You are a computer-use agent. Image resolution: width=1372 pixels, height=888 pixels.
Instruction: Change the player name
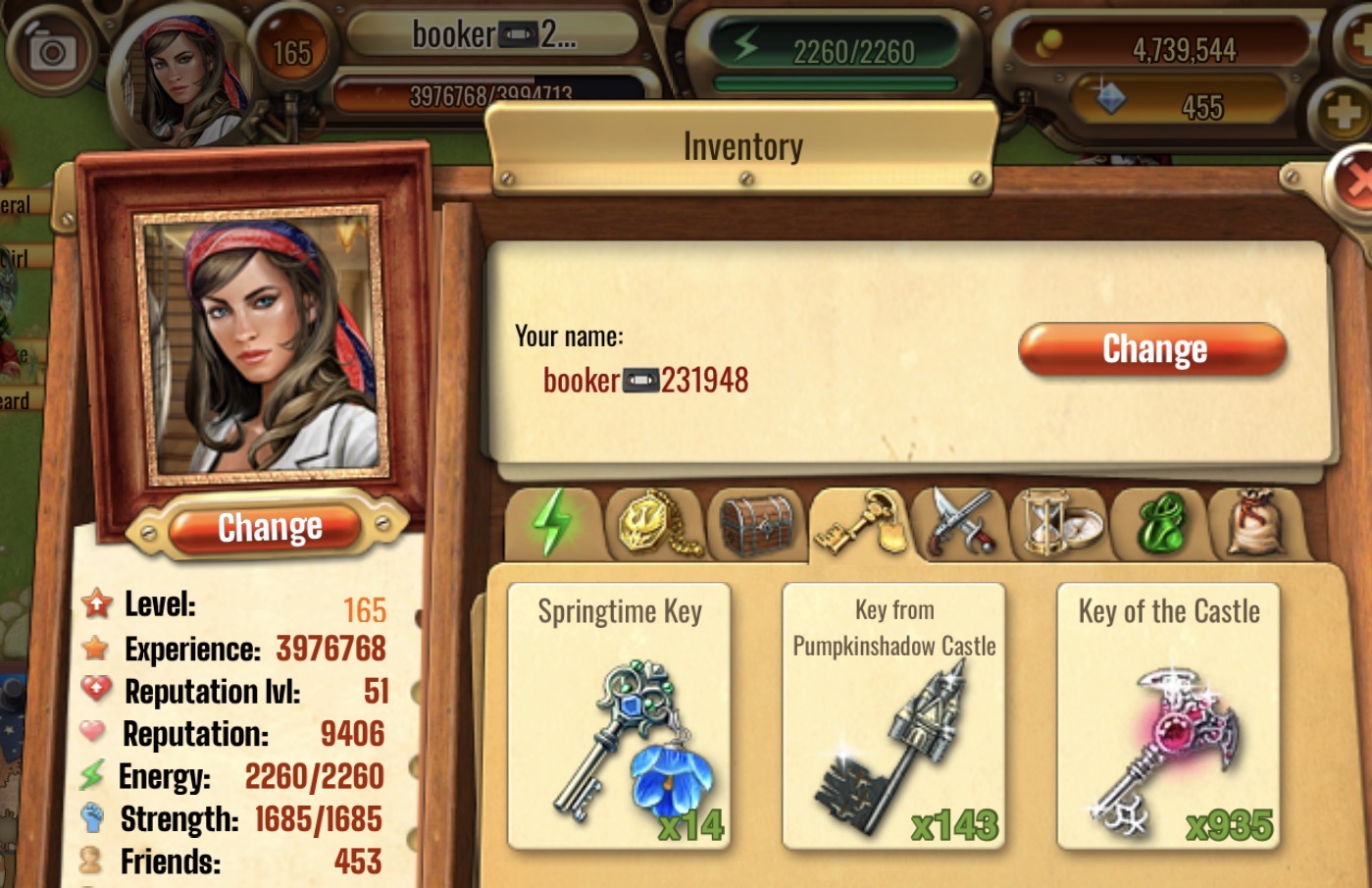tap(1152, 350)
